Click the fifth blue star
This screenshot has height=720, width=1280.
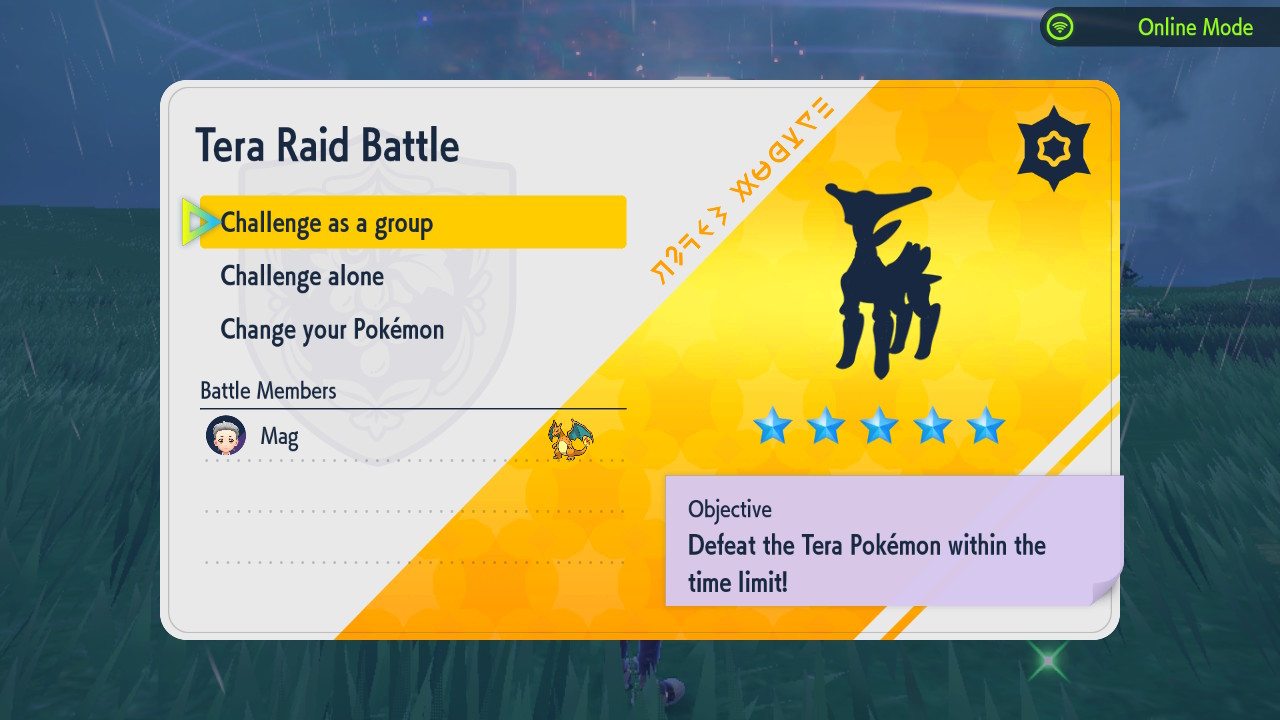click(986, 427)
